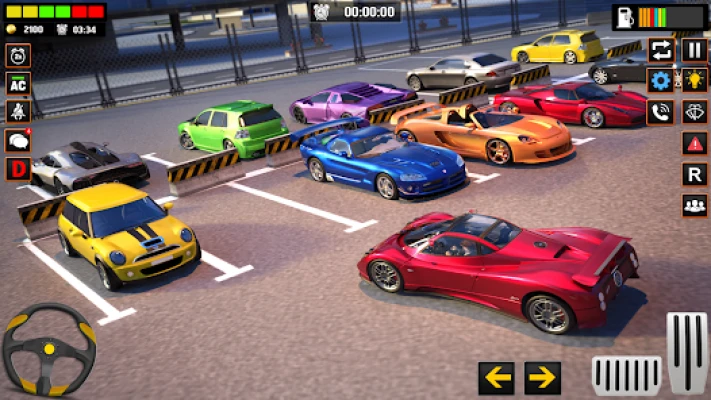Tap the swap arrows camera button
Viewport: 711px width, 400px height.
coord(660,50)
